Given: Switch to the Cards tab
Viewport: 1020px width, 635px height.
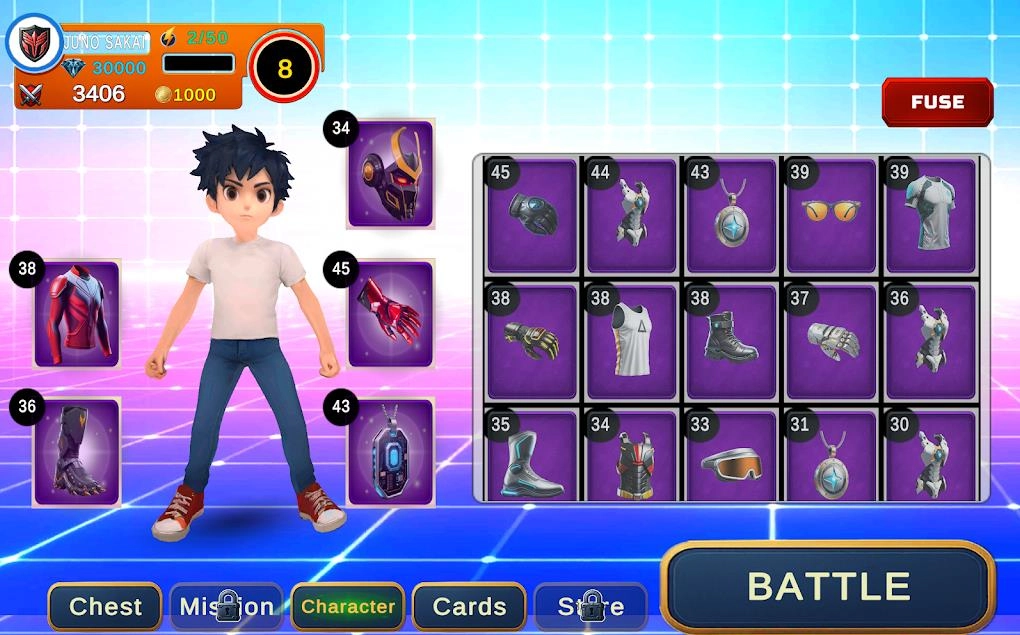Looking at the screenshot, I should coord(469,606).
